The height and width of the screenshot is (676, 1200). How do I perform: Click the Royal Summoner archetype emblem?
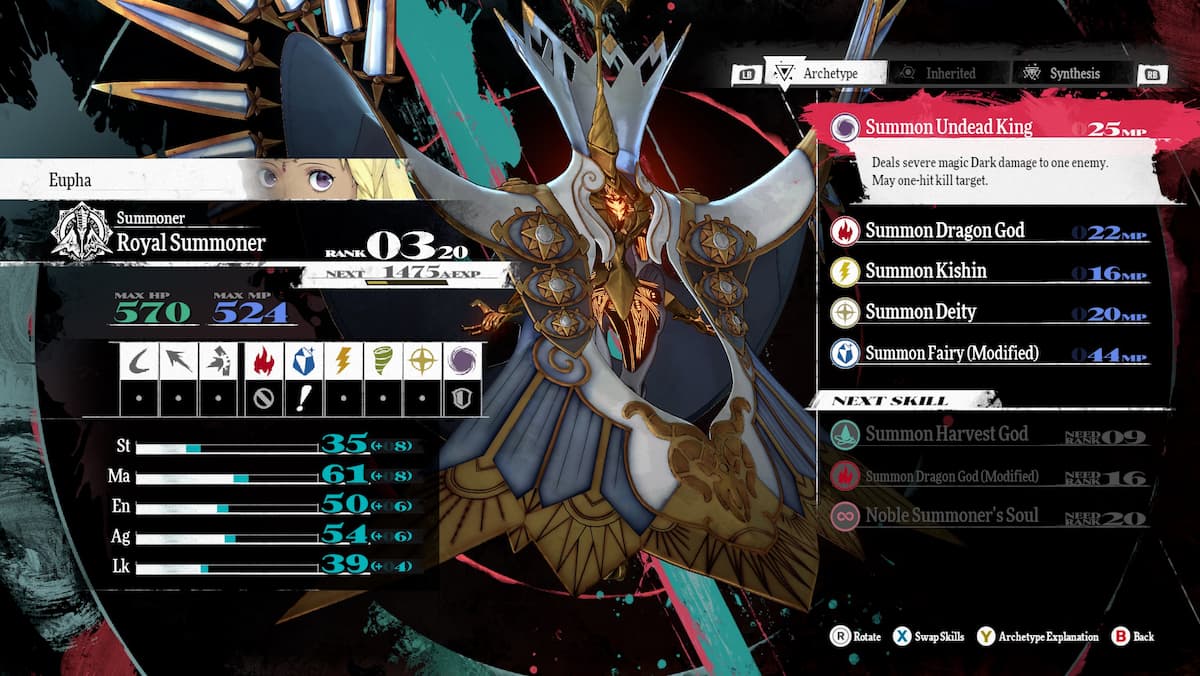[82, 233]
